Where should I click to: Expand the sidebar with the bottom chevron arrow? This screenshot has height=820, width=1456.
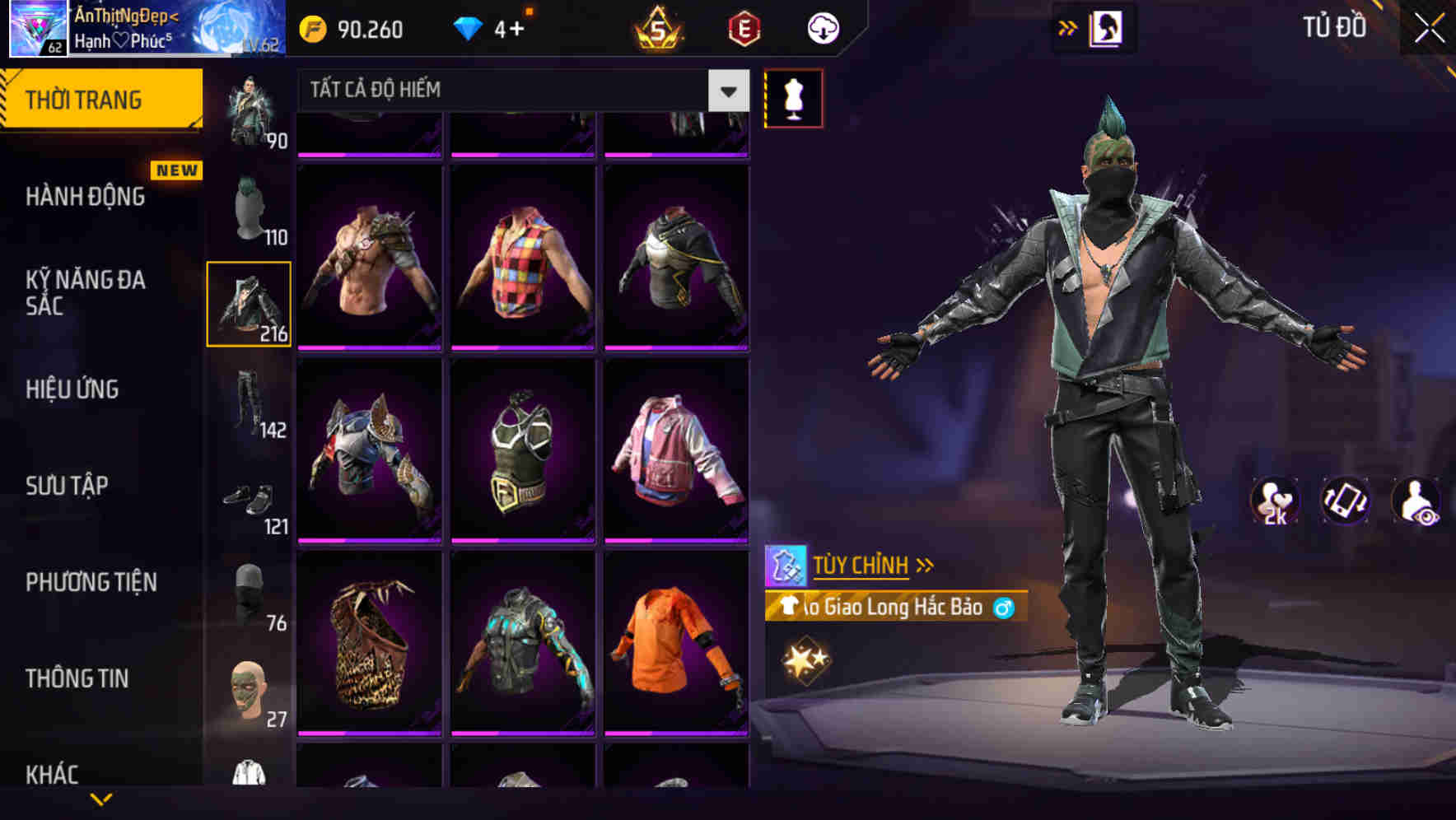pos(100,798)
